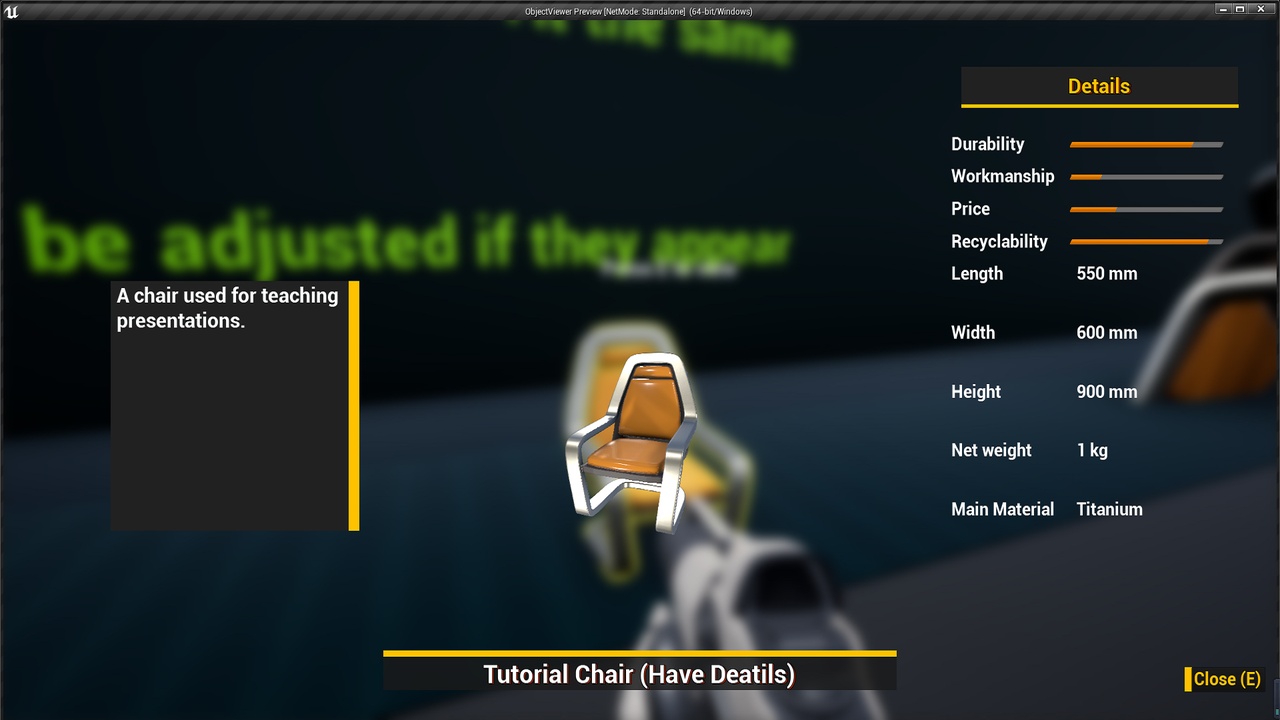The width and height of the screenshot is (1280, 720).
Task: Adjust the Durability rating bar
Action: pyautogui.click(x=1146, y=144)
